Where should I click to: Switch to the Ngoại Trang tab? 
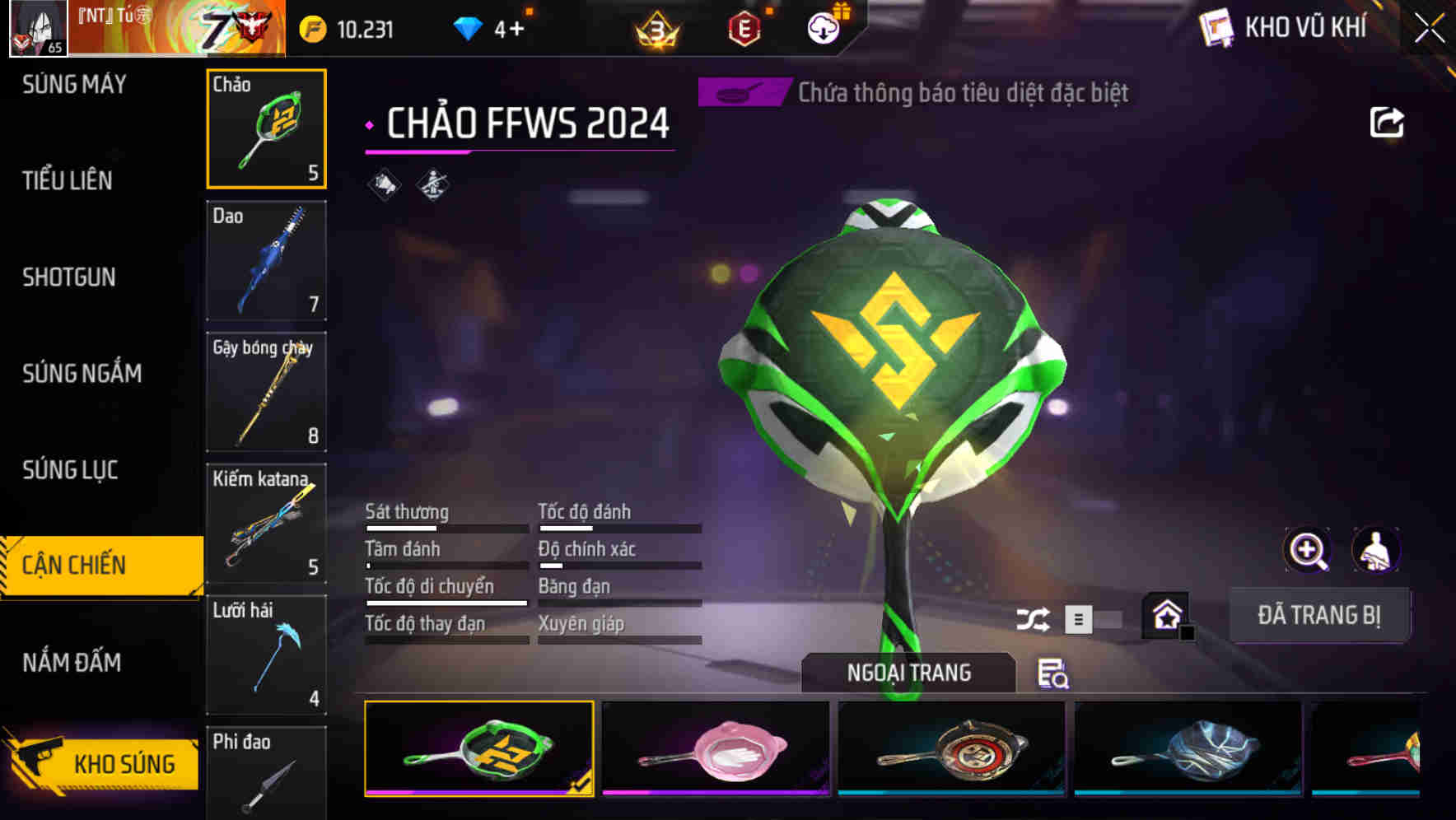908,672
